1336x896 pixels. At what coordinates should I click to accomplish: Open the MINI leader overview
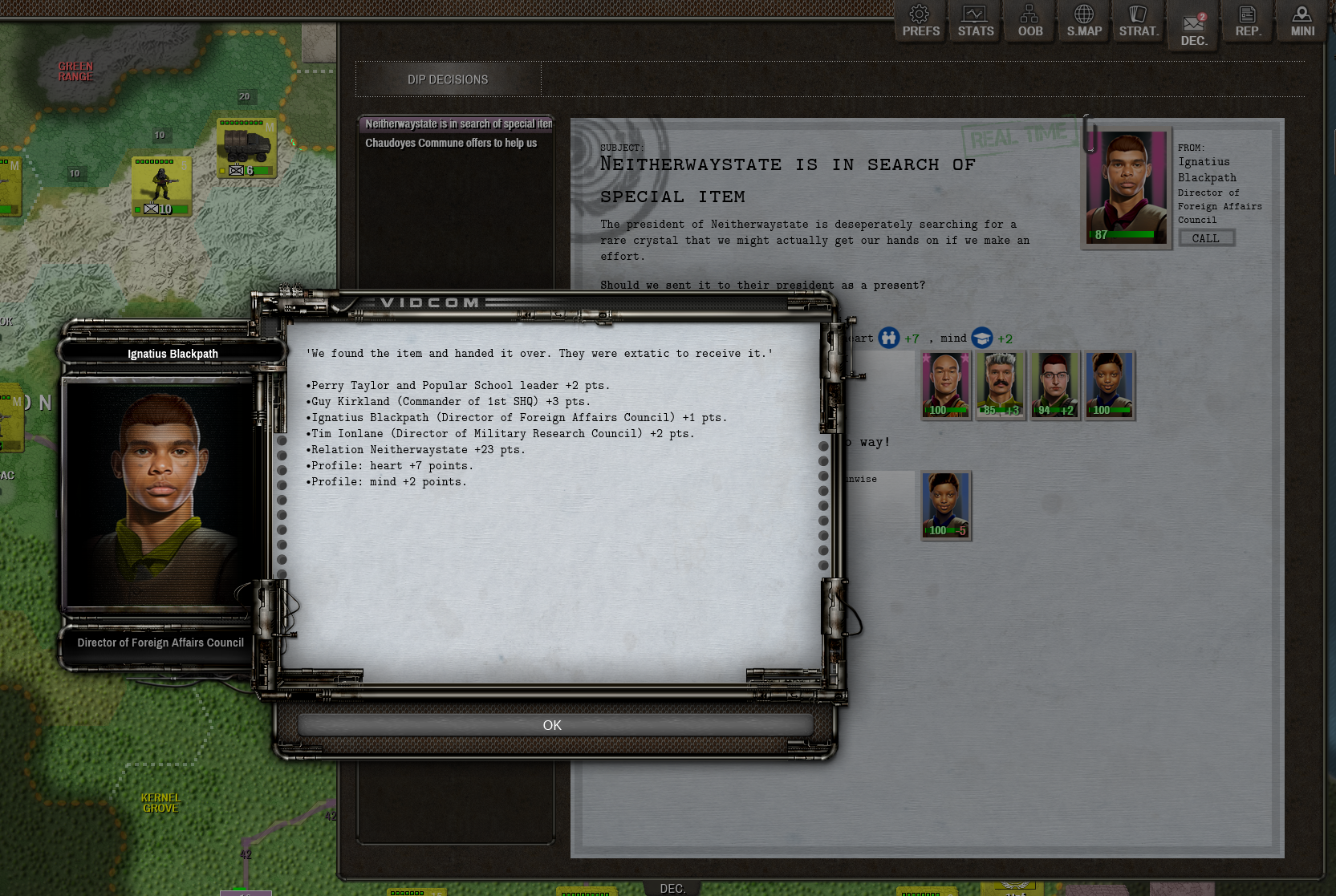pos(1301,21)
